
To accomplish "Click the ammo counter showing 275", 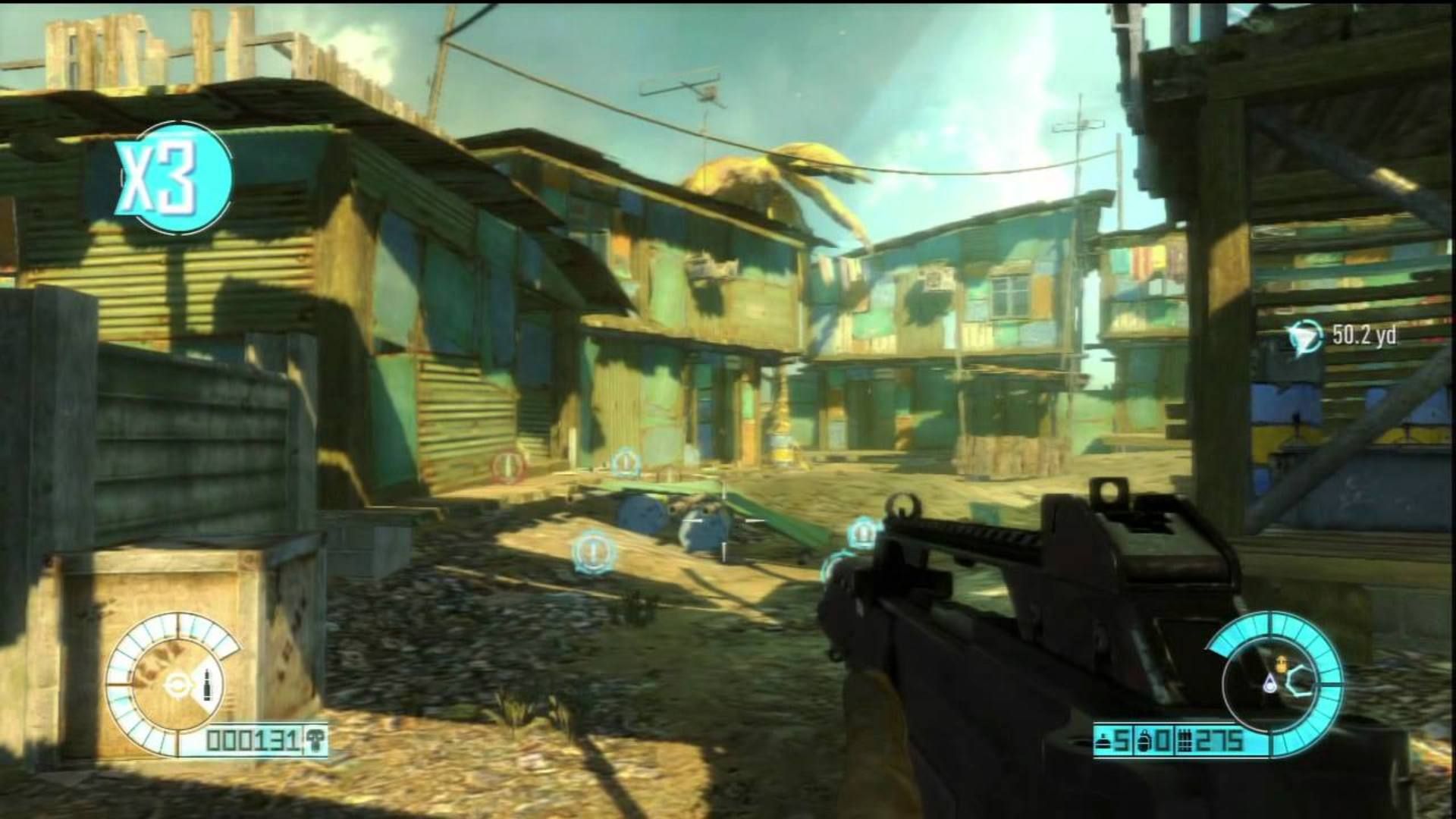I will click(x=1219, y=741).
